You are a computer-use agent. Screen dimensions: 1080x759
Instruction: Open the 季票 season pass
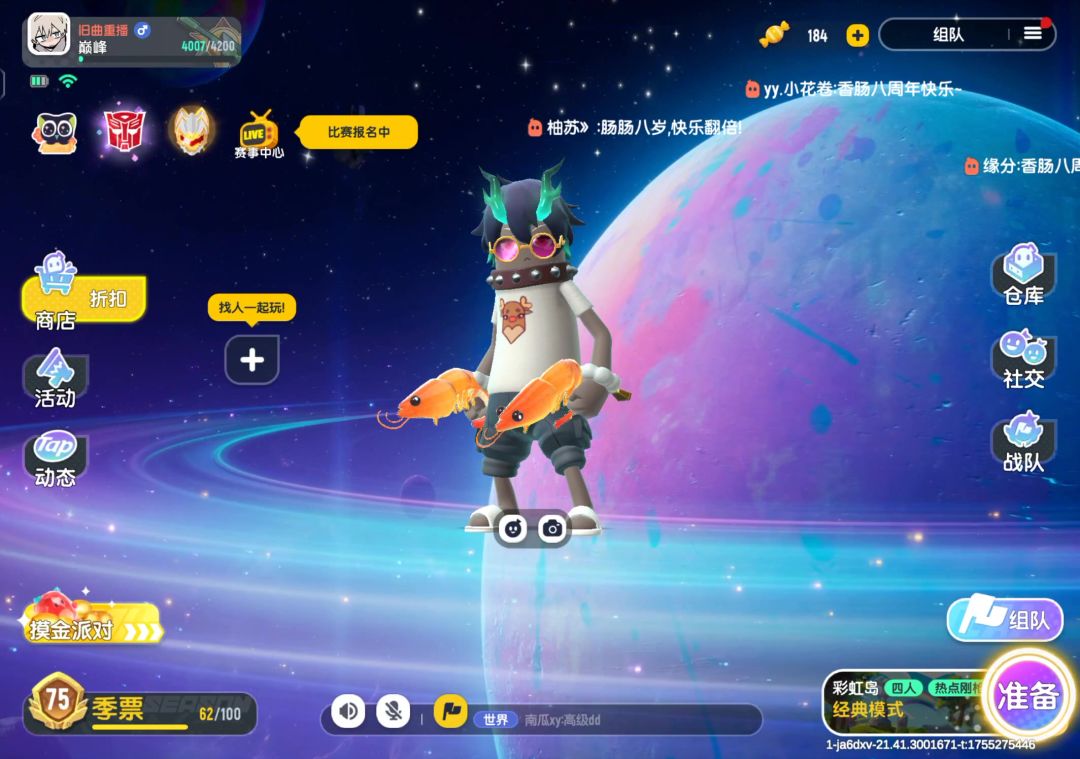(x=140, y=711)
